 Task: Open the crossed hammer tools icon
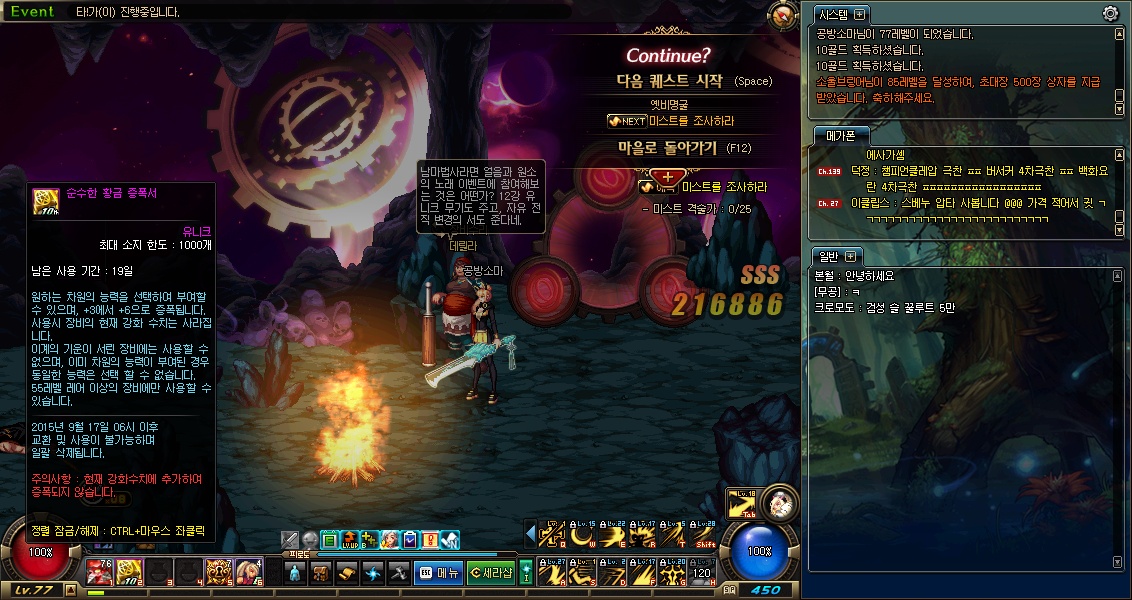(x=398, y=573)
